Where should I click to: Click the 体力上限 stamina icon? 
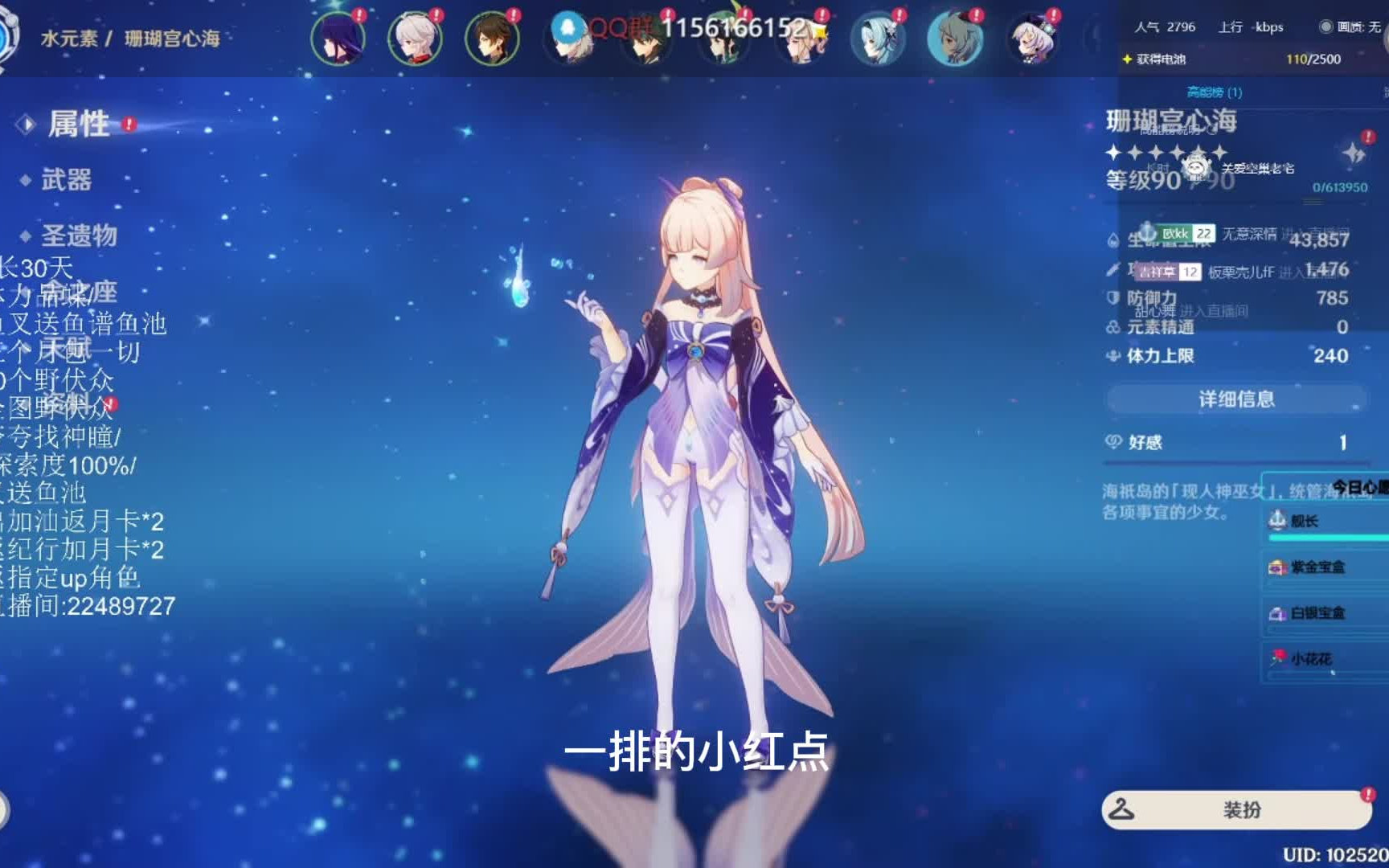(x=1112, y=355)
